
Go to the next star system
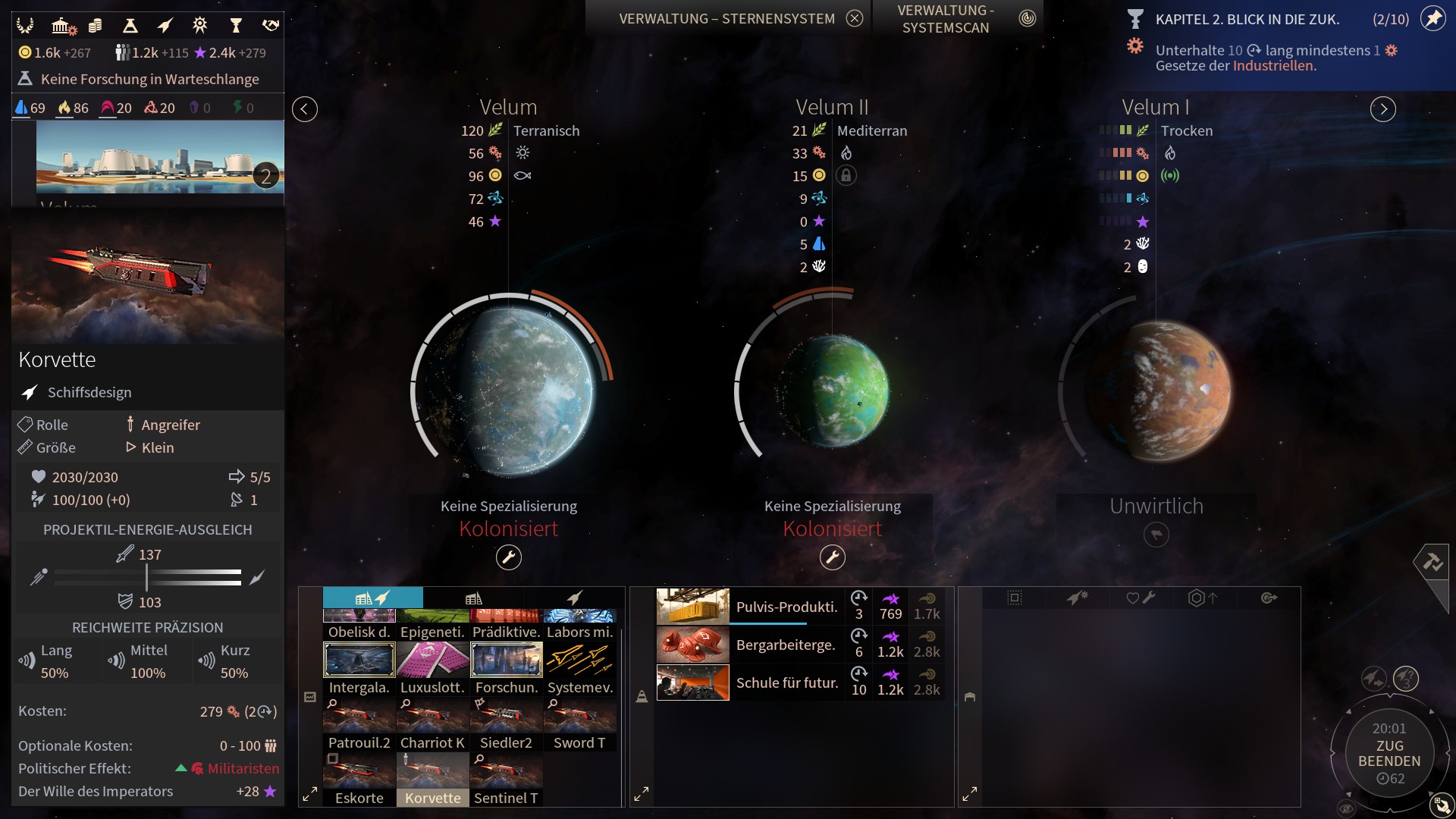1383,109
